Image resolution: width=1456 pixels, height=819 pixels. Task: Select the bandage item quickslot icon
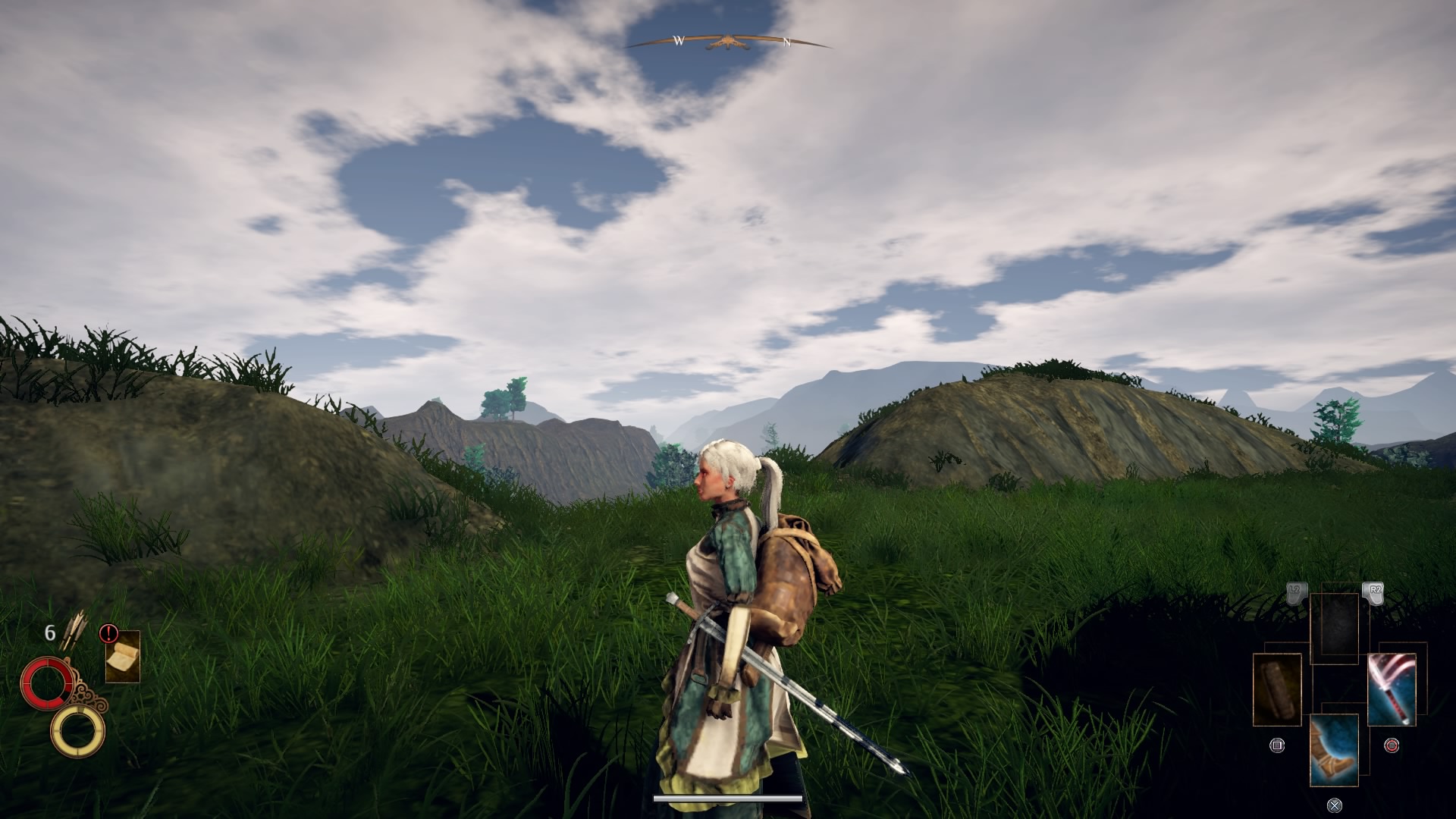[x=1276, y=689]
